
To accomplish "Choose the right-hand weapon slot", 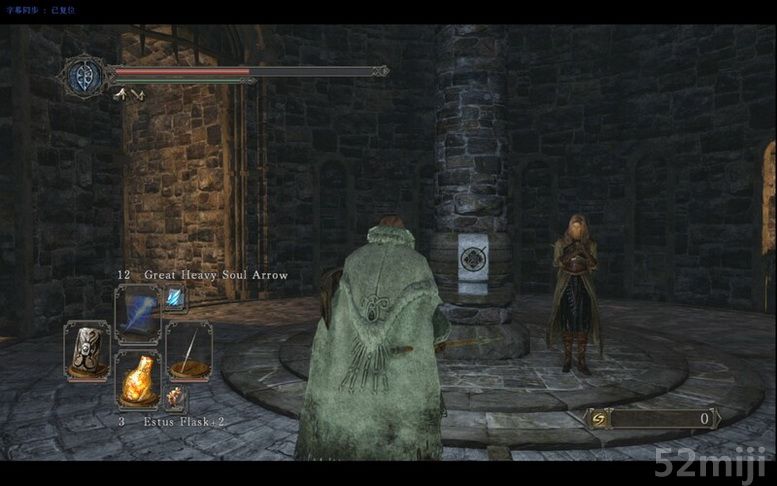I will pos(189,349).
